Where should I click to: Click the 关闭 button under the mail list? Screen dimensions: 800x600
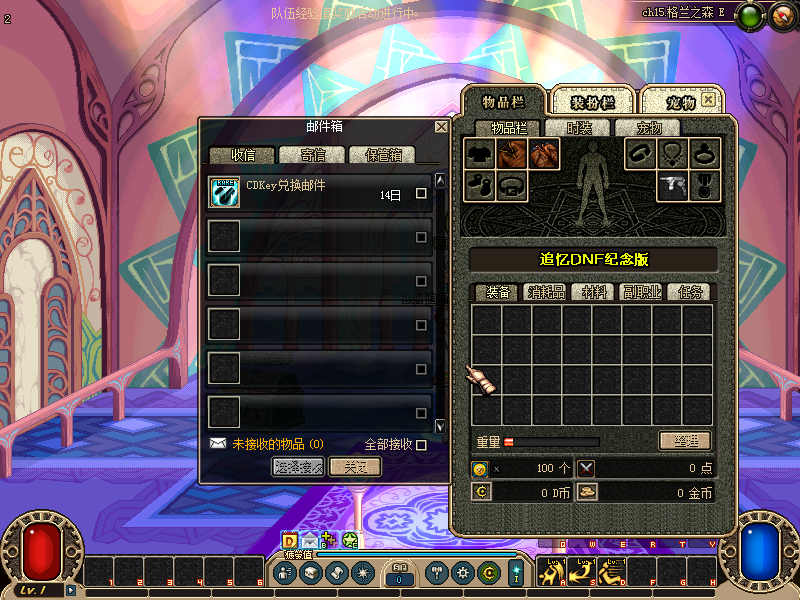click(x=355, y=467)
